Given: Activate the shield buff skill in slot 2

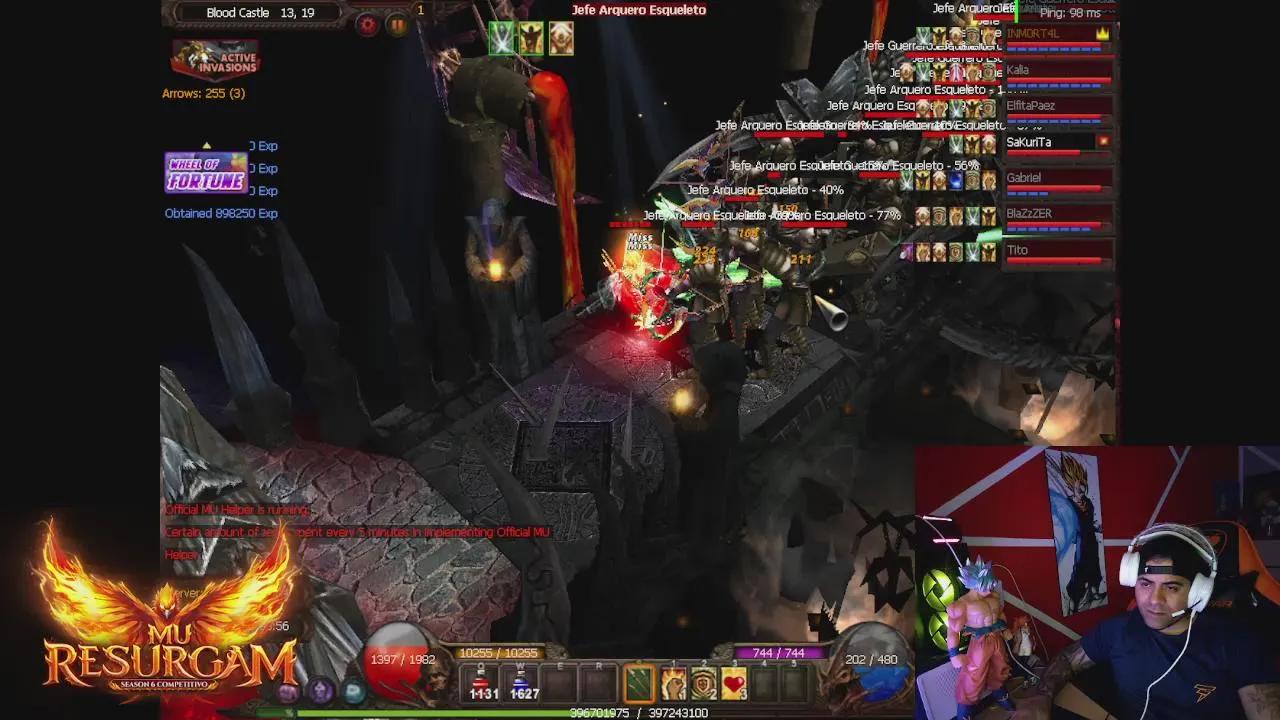Looking at the screenshot, I should coord(703,681).
